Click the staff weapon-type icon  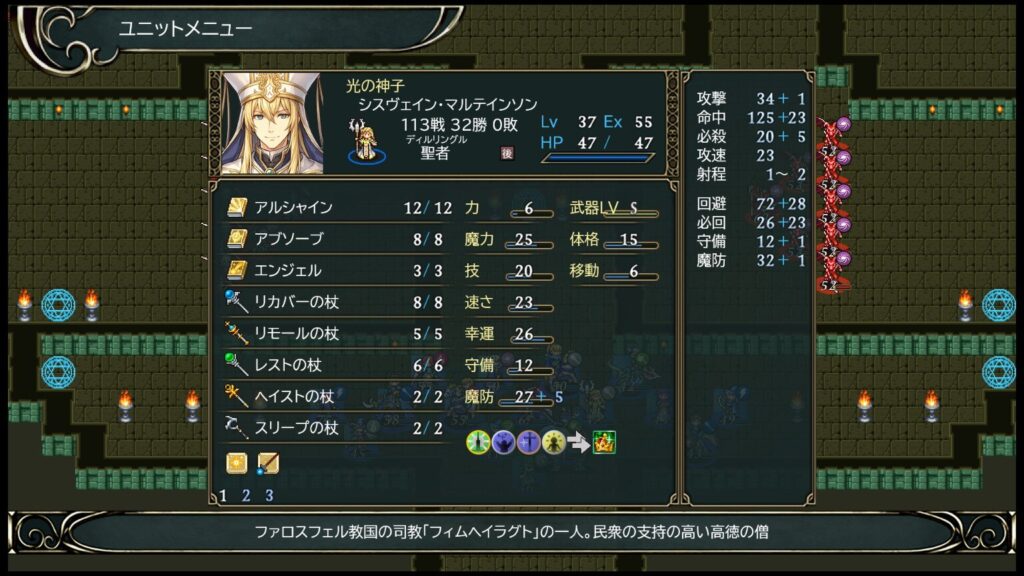(268, 463)
